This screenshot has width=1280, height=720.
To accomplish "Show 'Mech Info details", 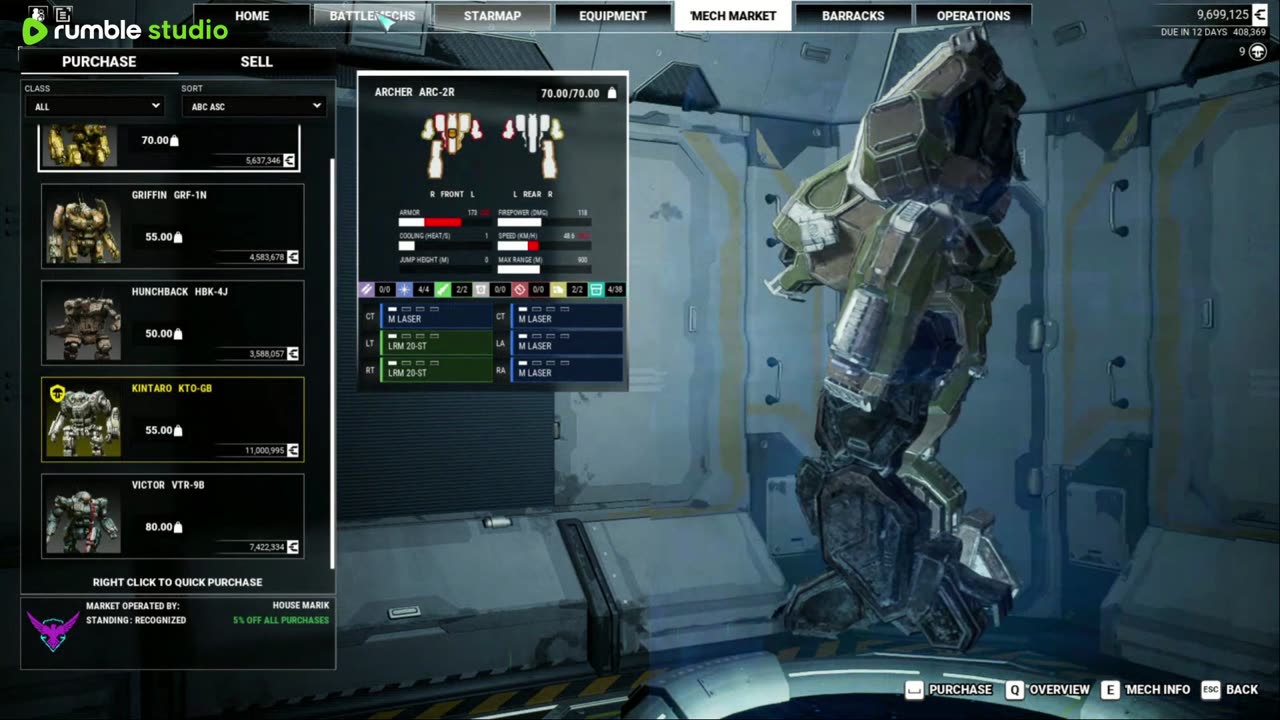I will coord(1146,690).
